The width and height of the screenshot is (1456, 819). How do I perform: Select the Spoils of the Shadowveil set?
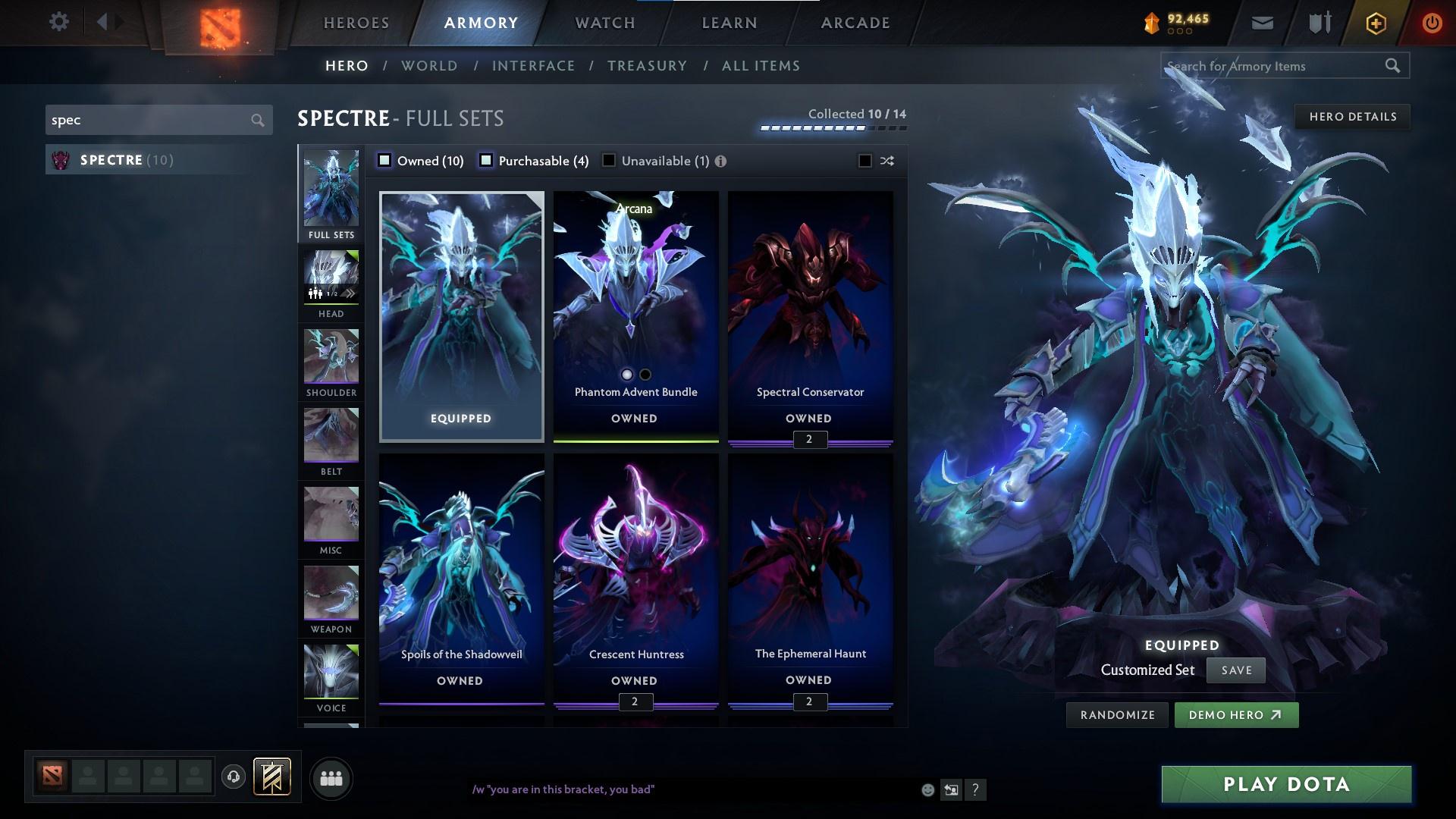[x=460, y=576]
